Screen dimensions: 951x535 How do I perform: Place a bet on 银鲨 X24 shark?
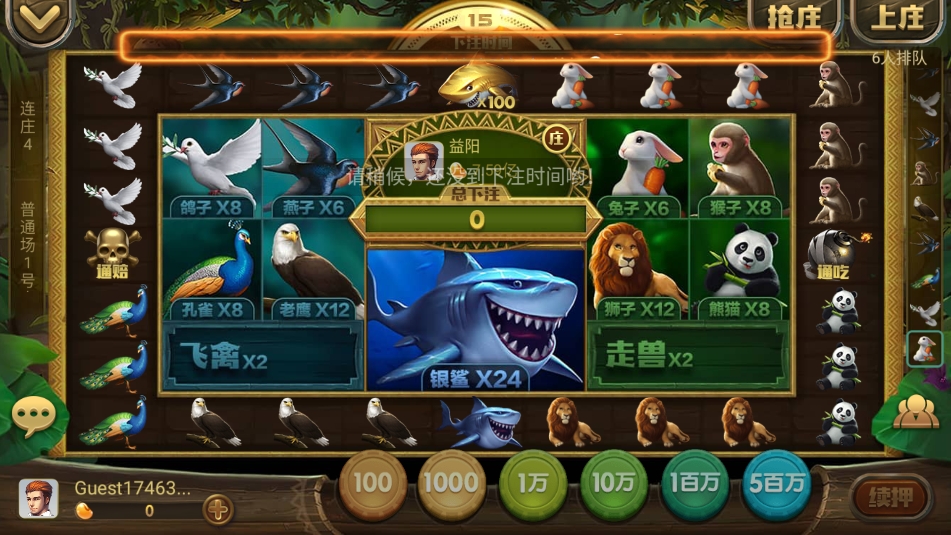coord(476,318)
